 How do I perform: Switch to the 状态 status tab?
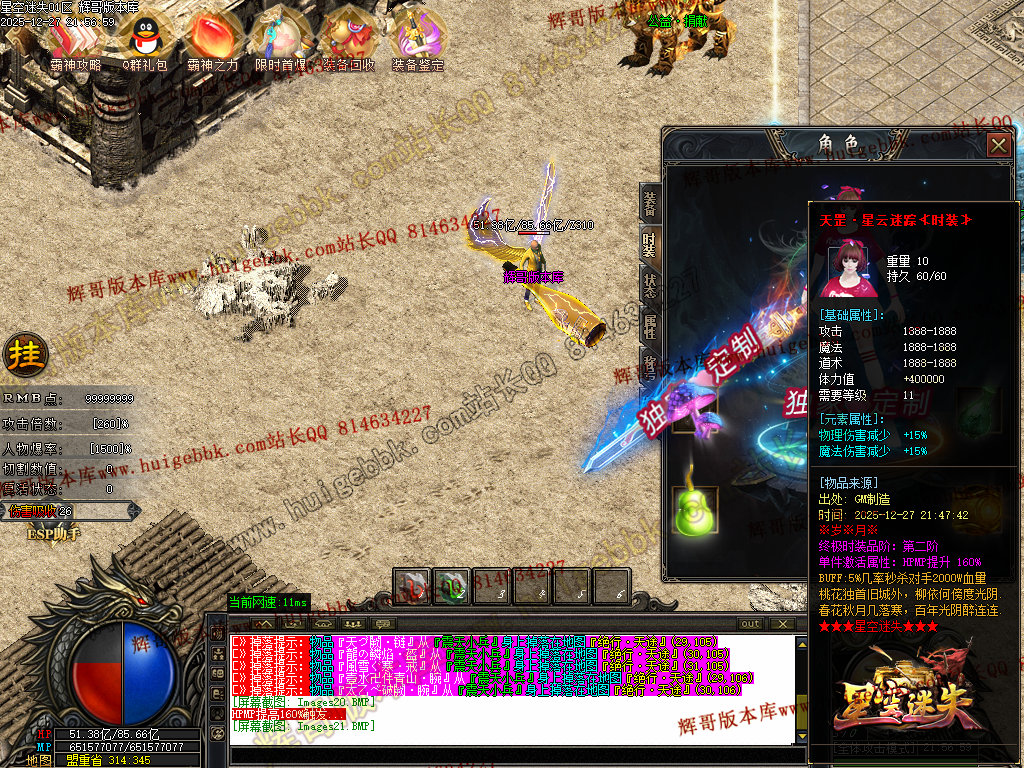(x=650, y=285)
